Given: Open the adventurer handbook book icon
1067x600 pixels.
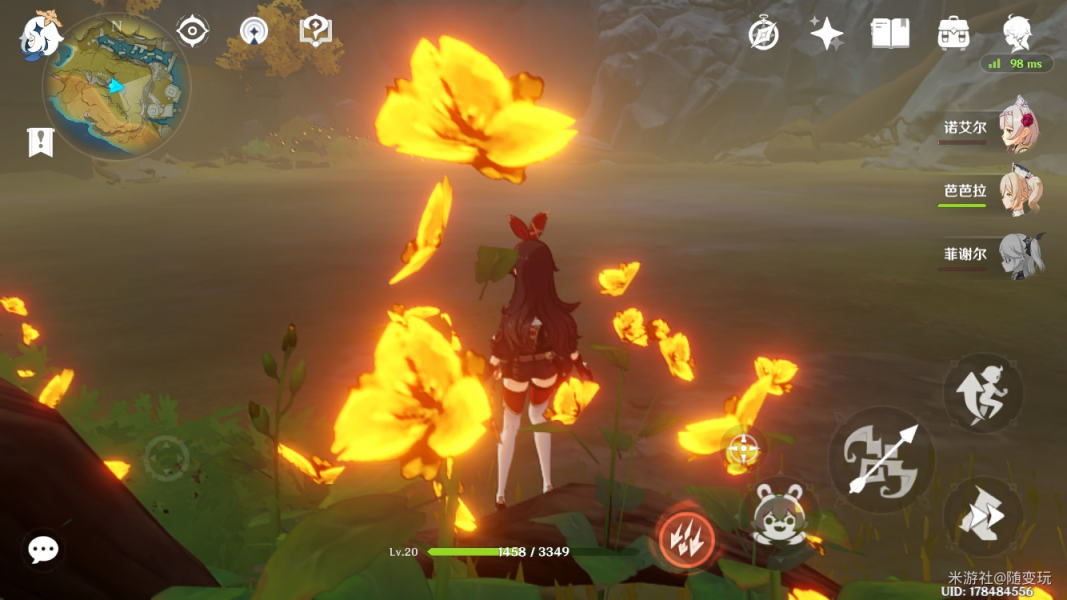Looking at the screenshot, I should [890, 34].
